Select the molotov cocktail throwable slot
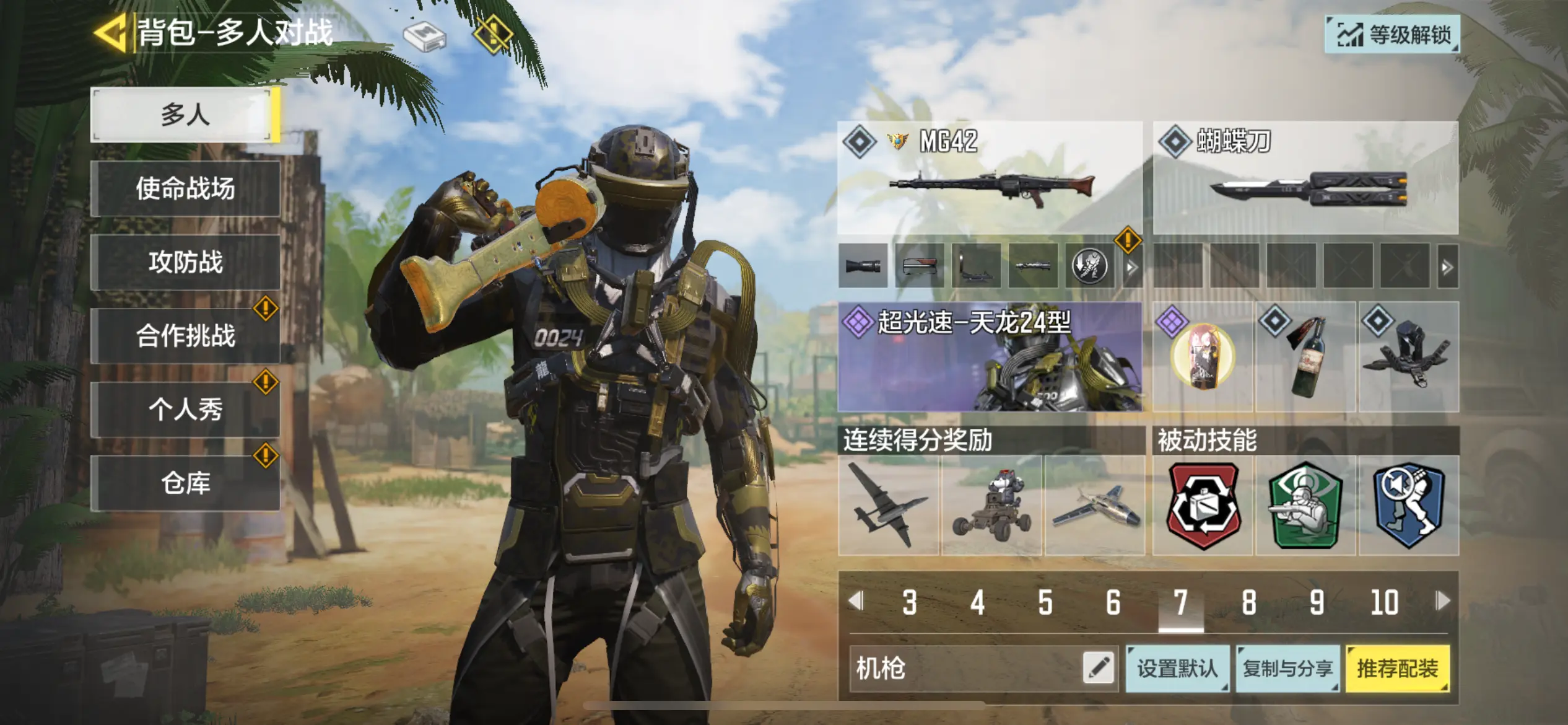Image resolution: width=1568 pixels, height=725 pixels. 1305,357
